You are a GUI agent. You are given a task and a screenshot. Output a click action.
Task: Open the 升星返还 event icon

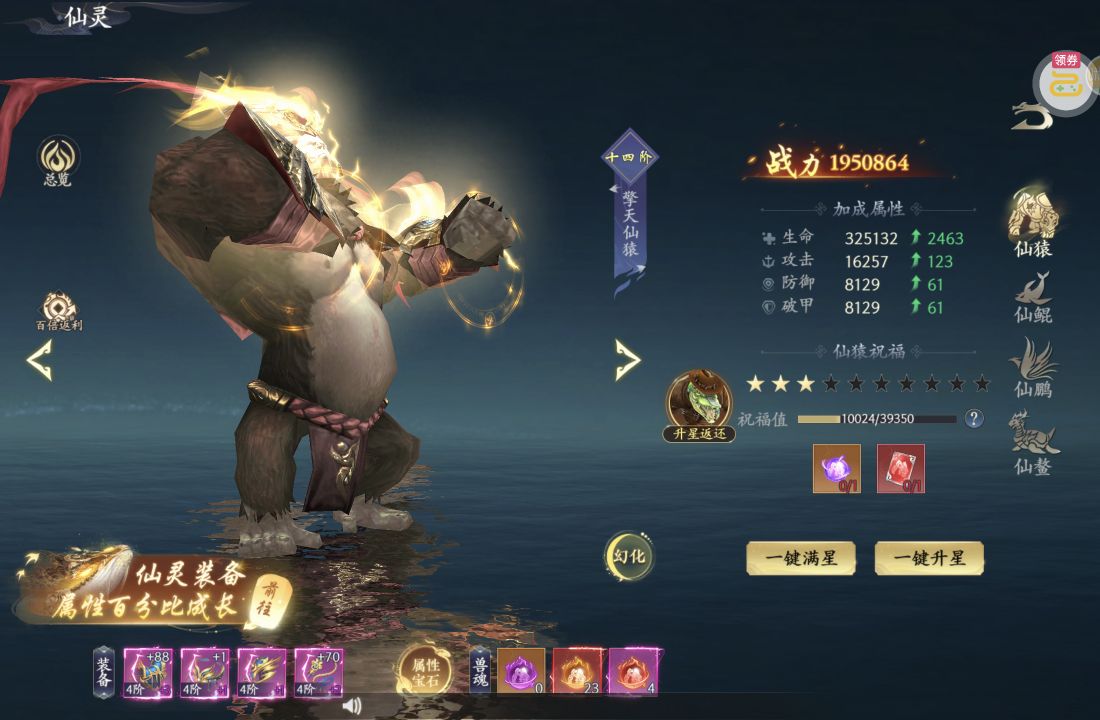click(x=699, y=406)
